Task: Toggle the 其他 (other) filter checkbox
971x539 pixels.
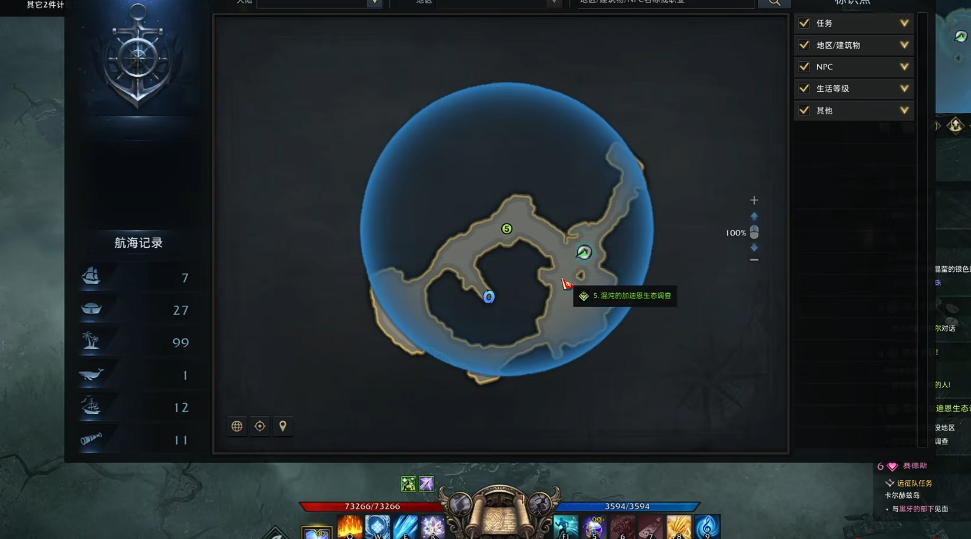Action: (x=803, y=111)
